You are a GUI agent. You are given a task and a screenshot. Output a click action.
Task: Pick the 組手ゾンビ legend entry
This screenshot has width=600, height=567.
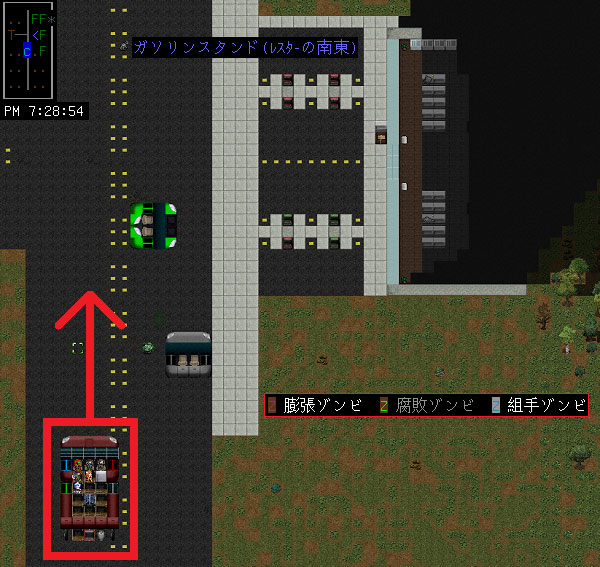tap(538, 405)
